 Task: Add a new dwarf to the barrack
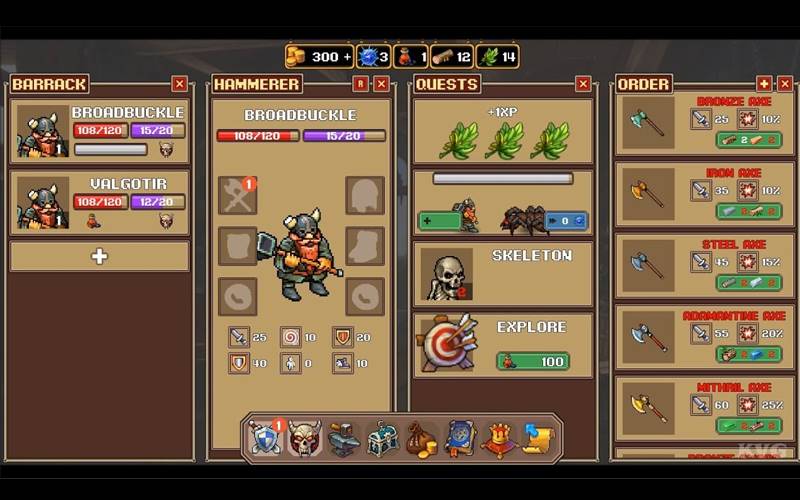coord(100,257)
